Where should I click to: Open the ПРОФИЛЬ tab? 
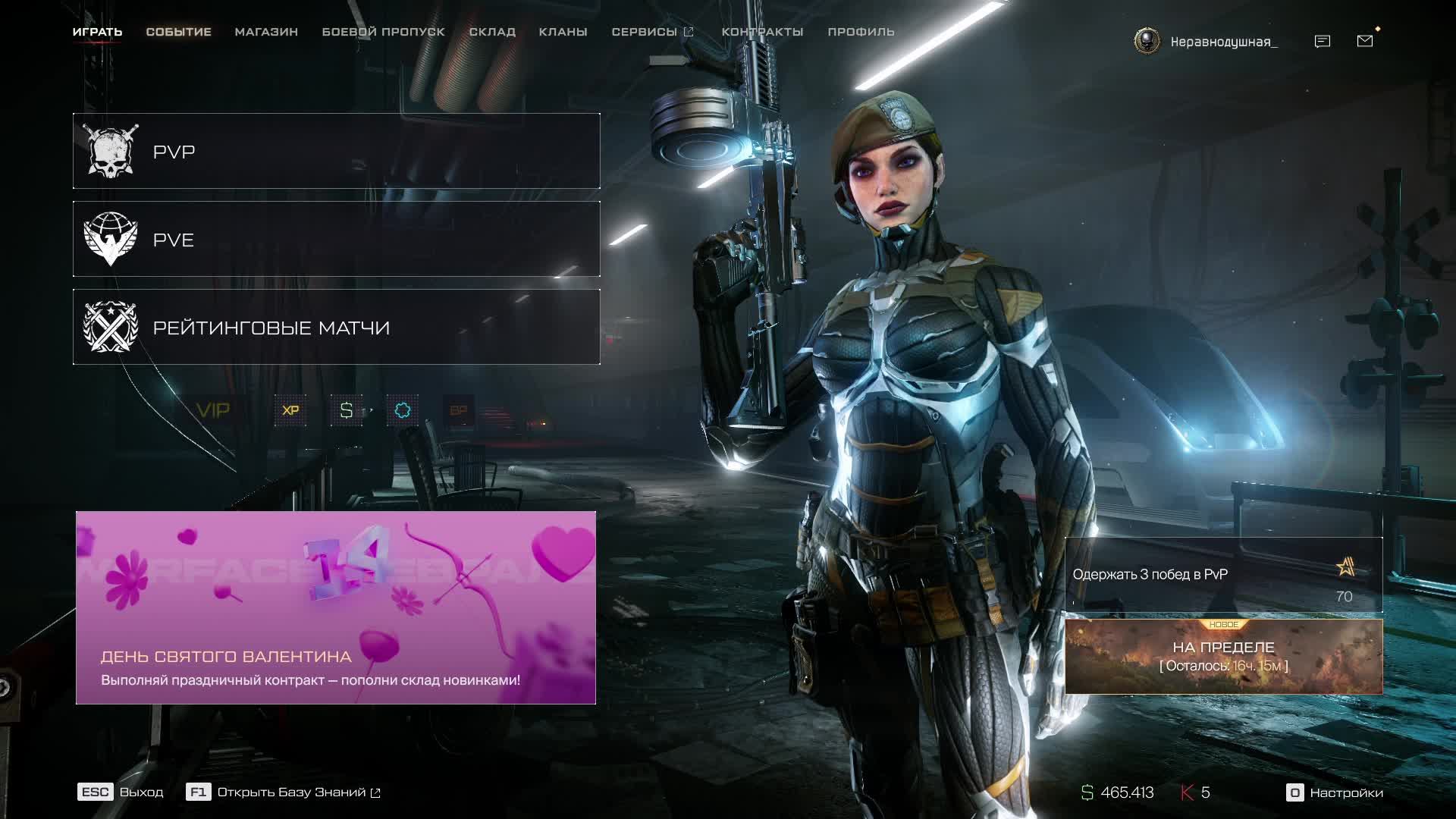coord(861,32)
